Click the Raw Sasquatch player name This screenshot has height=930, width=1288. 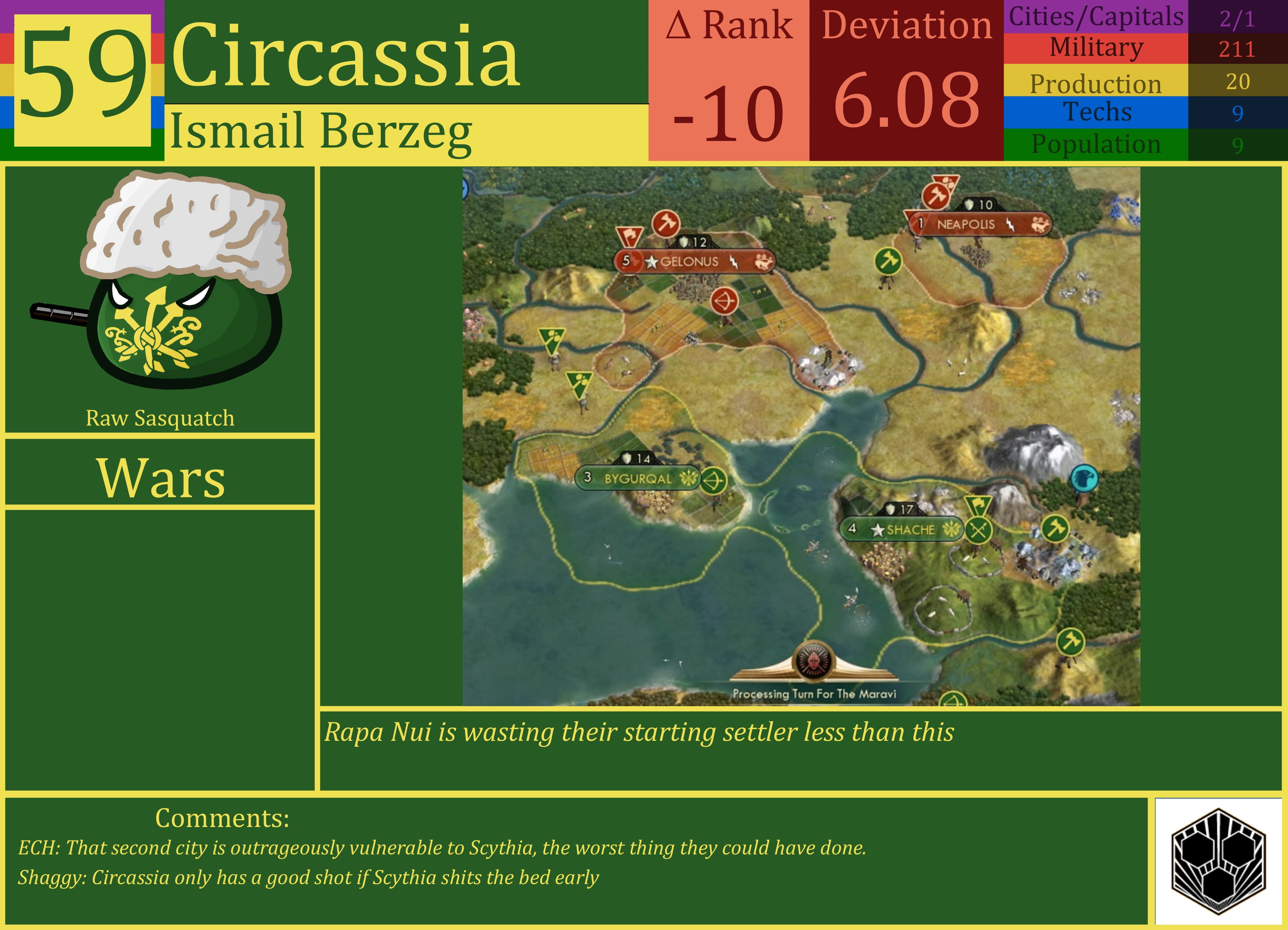(161, 418)
